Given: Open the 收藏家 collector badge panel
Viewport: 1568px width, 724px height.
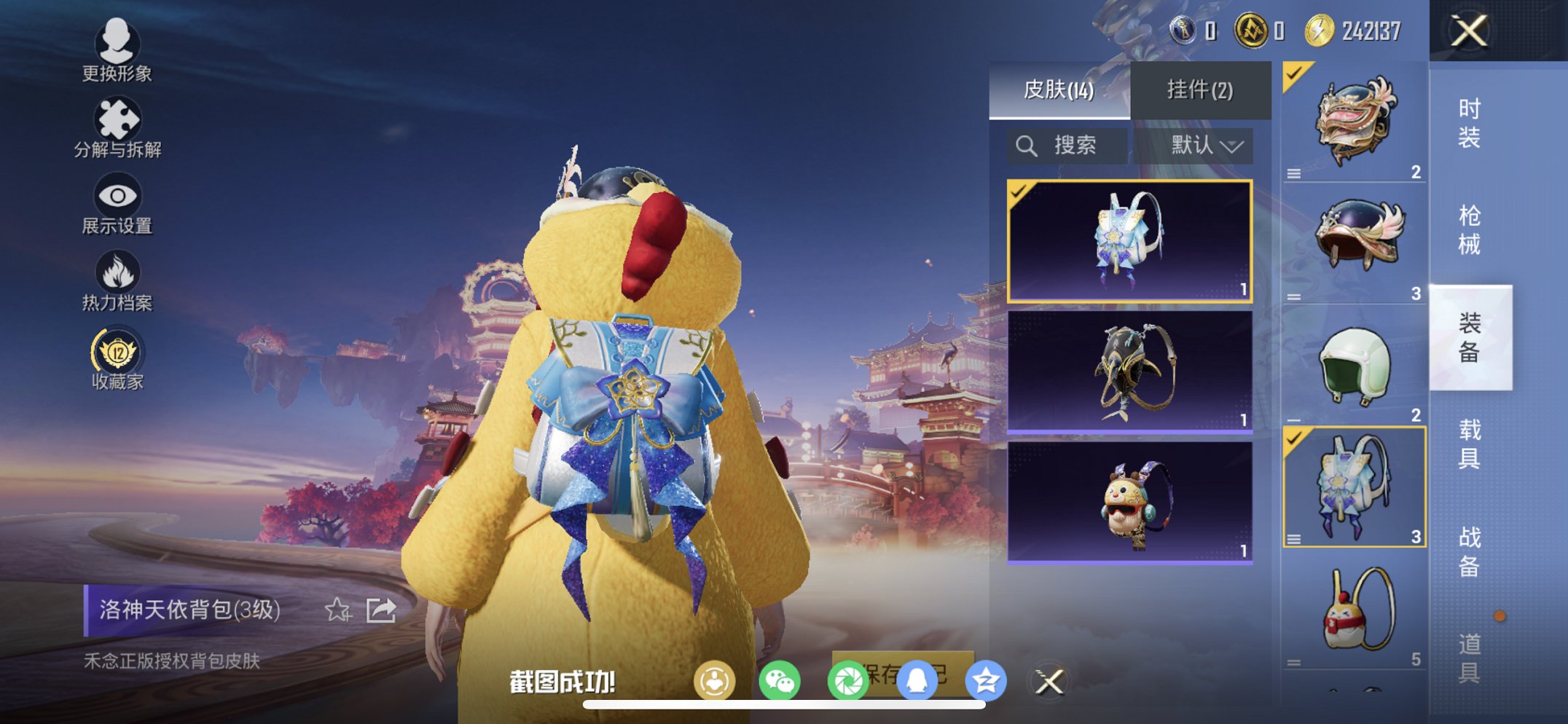Looking at the screenshot, I should pyautogui.click(x=115, y=355).
